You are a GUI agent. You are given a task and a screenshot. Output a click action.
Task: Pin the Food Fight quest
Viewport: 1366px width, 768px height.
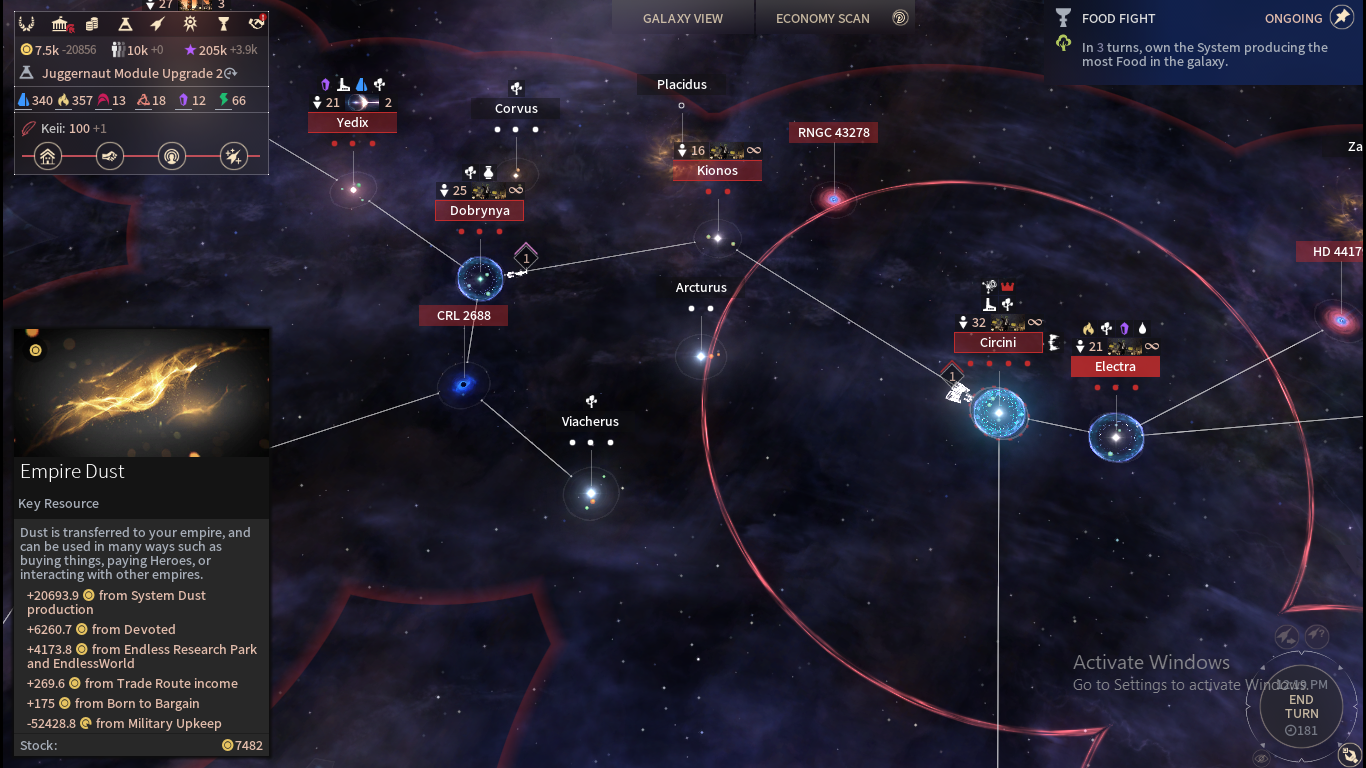[x=1341, y=18]
